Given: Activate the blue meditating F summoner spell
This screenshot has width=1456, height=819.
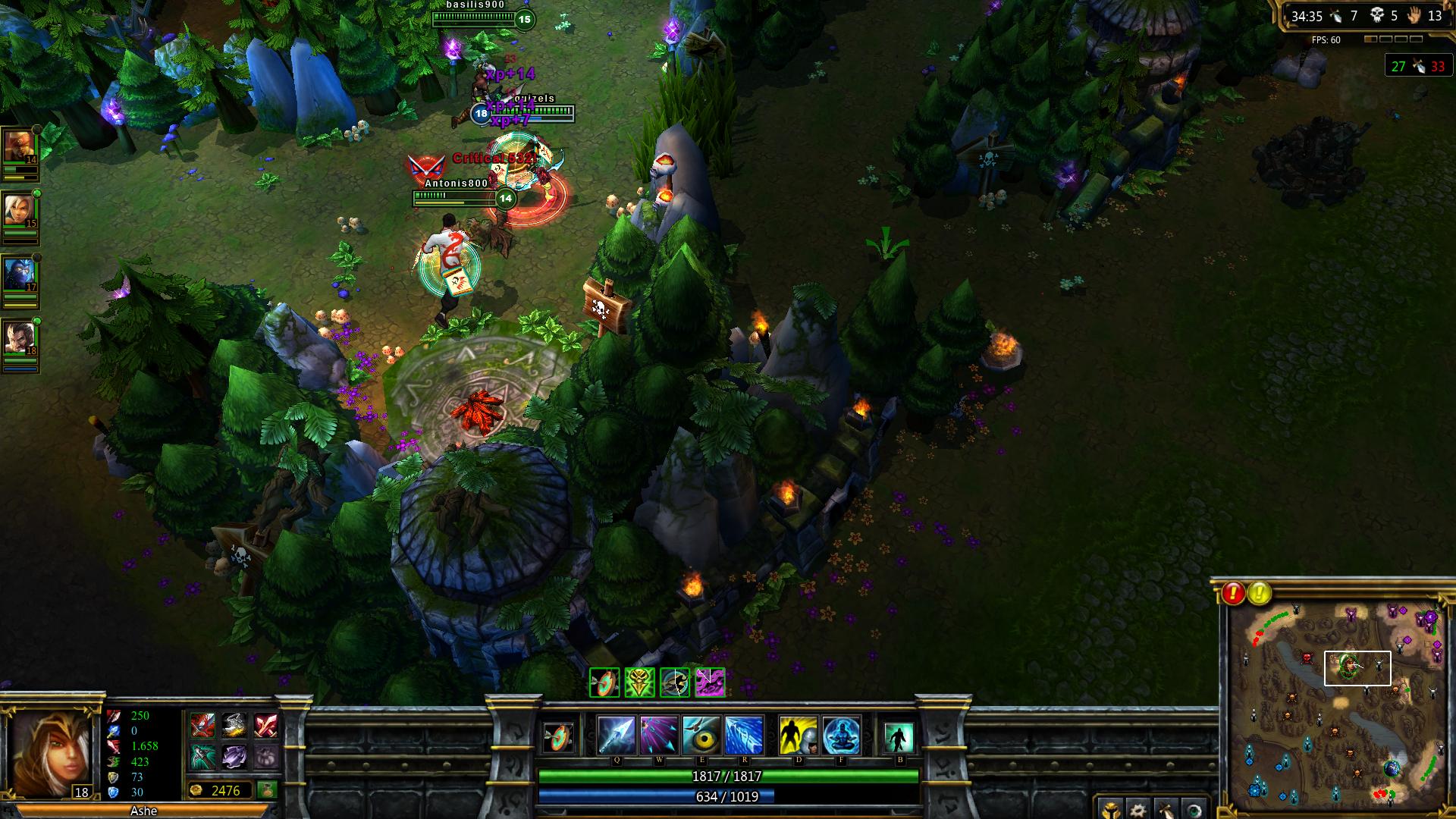Looking at the screenshot, I should click(x=841, y=735).
